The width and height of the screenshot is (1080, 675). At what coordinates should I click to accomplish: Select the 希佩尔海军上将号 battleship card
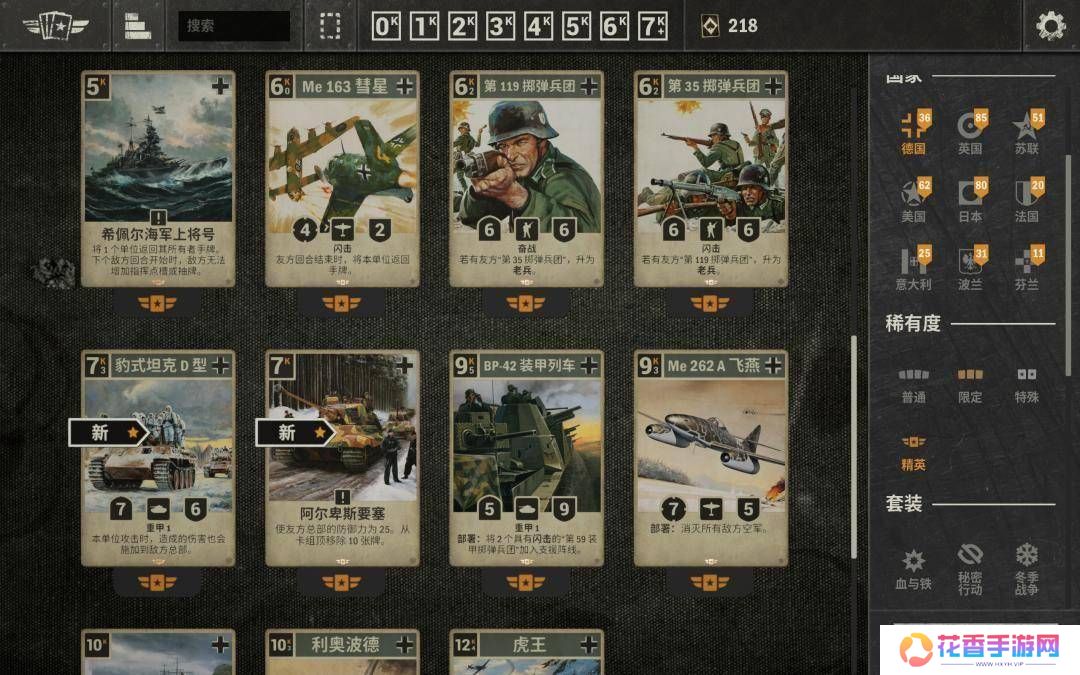click(158, 180)
